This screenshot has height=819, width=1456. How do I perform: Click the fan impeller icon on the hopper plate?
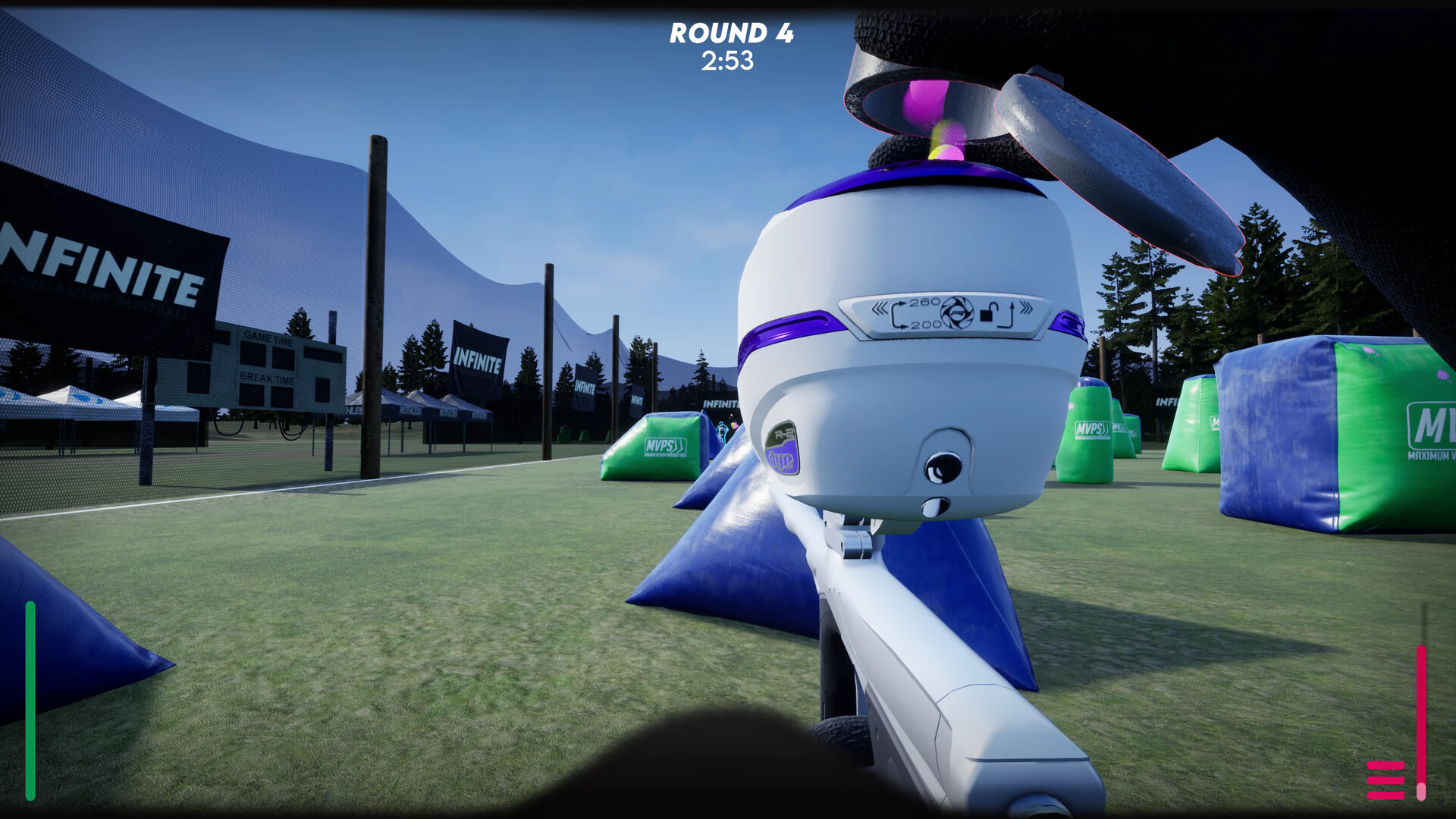tap(957, 312)
